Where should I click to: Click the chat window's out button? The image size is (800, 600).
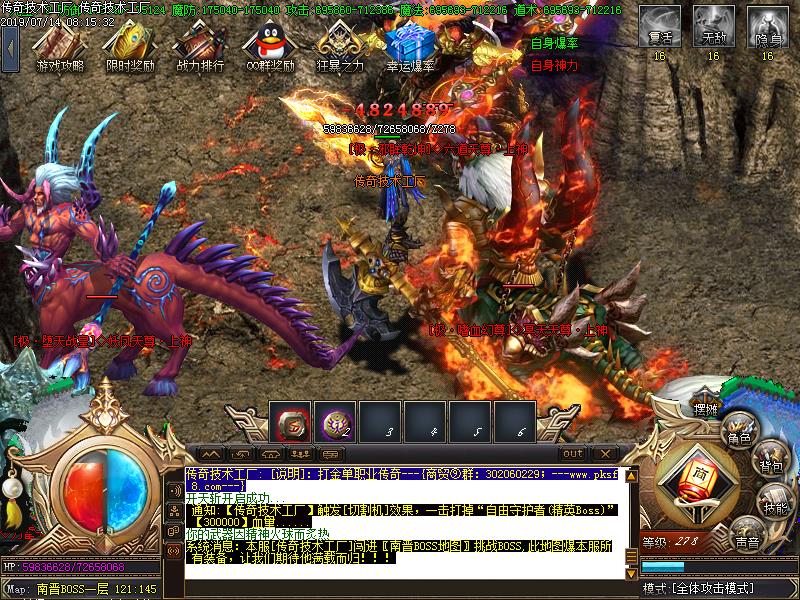click(572, 454)
